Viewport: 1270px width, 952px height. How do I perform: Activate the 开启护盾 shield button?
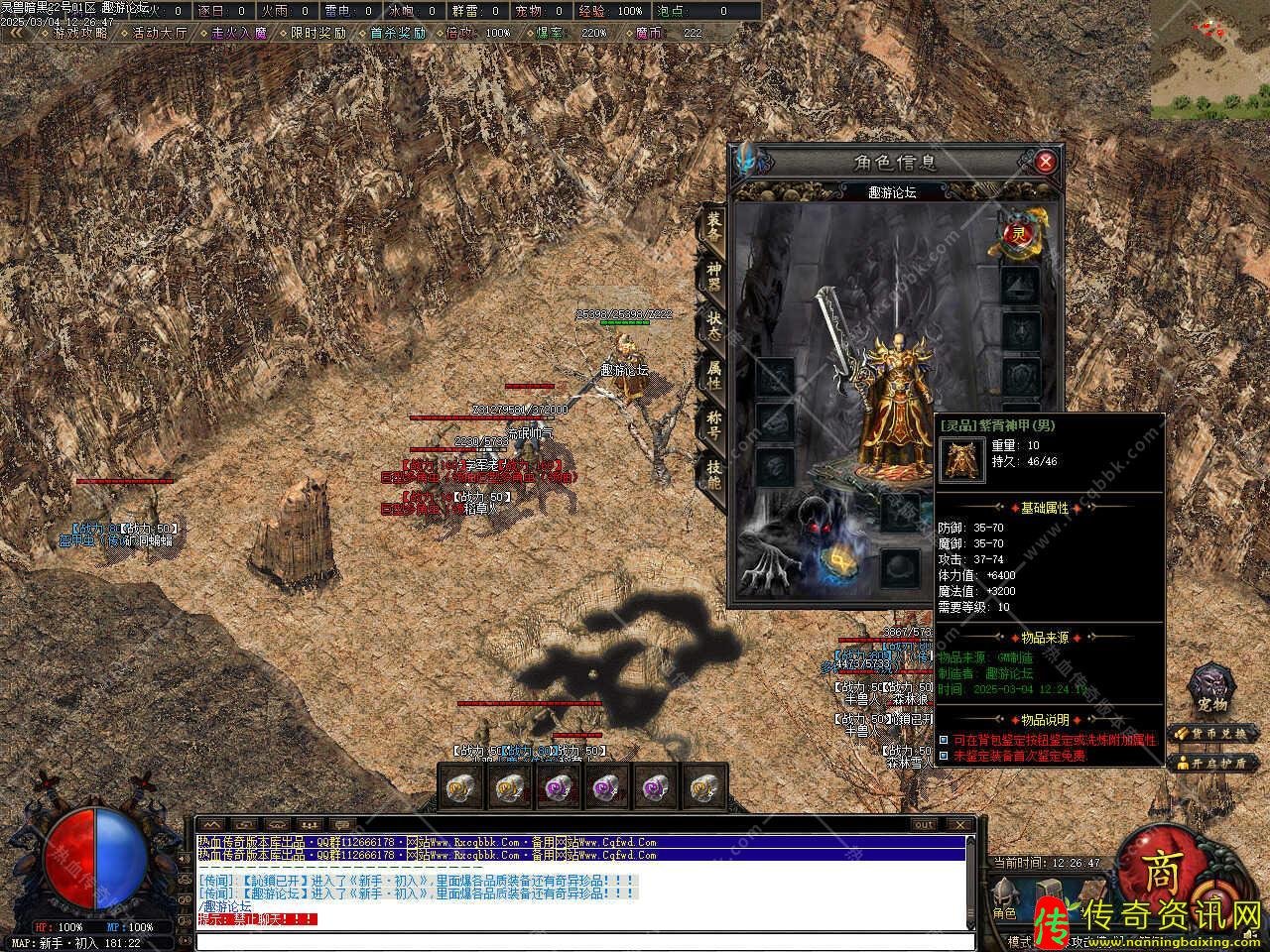[x=1214, y=763]
